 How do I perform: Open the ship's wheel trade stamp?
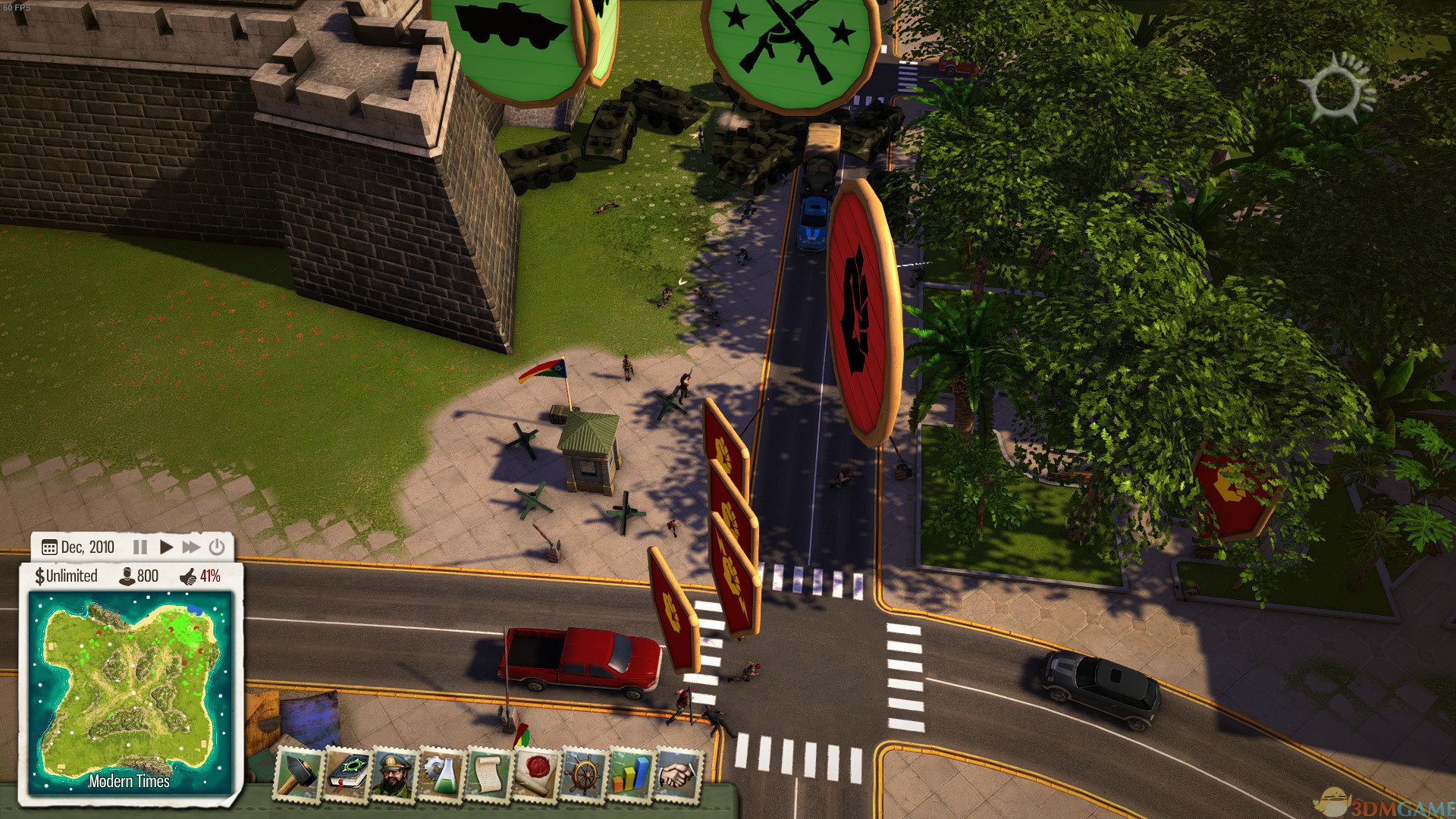584,773
